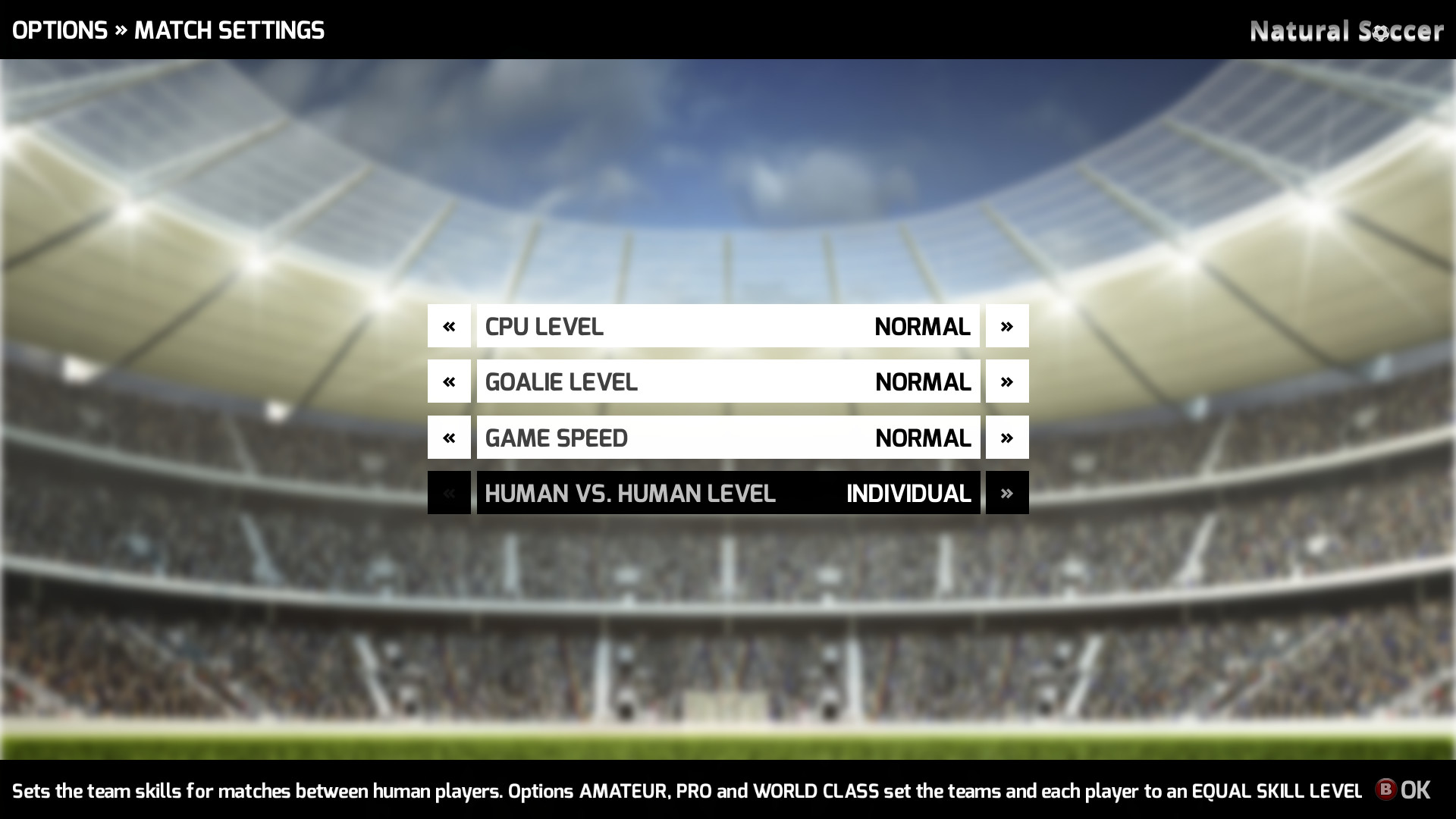The width and height of the screenshot is (1456, 819).
Task: Advance HUMAN VS. HUMAN LEVEL to next option
Action: click(1007, 493)
